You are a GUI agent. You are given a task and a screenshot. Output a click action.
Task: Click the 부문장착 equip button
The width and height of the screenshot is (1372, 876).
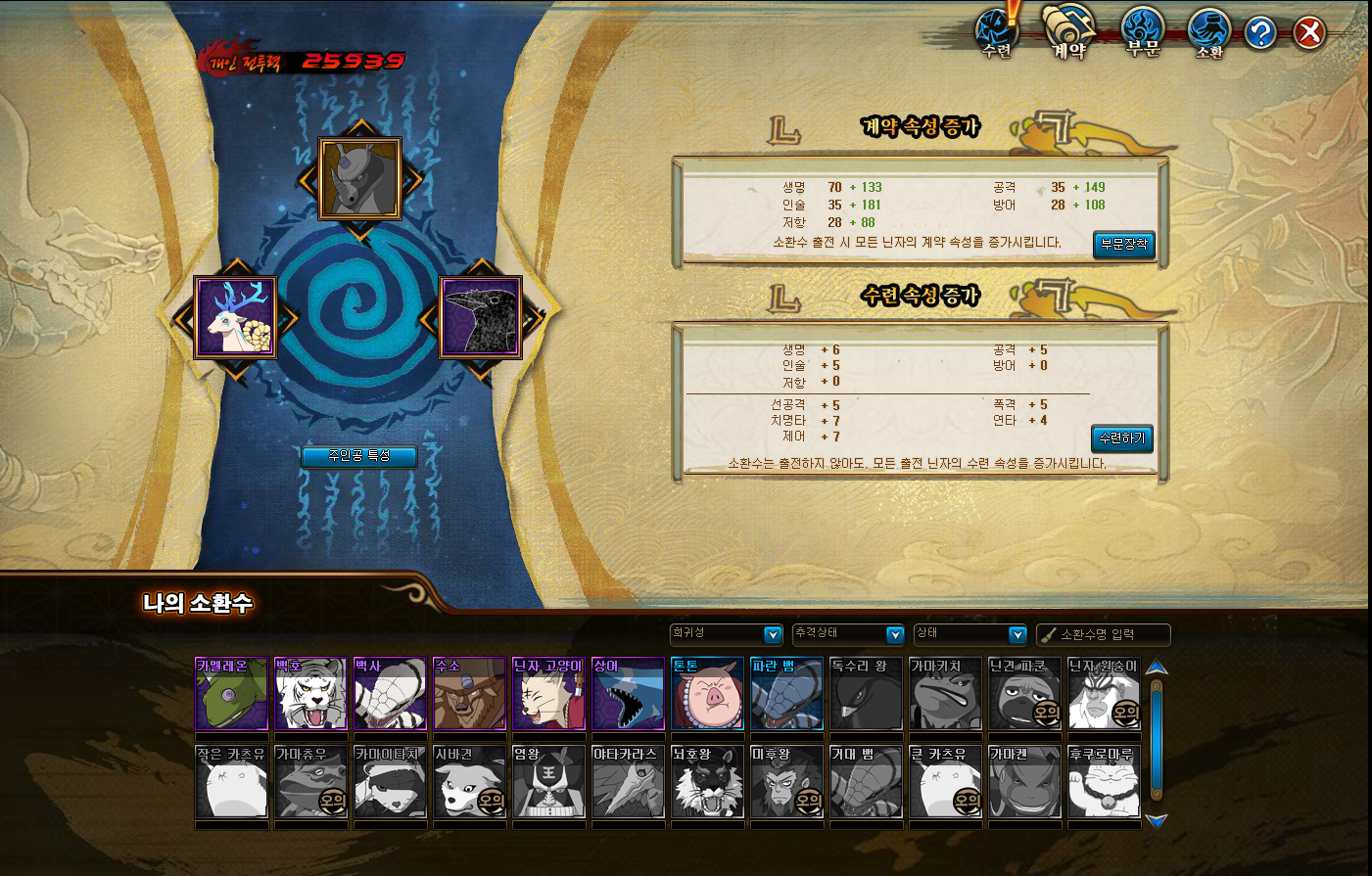(x=1123, y=245)
